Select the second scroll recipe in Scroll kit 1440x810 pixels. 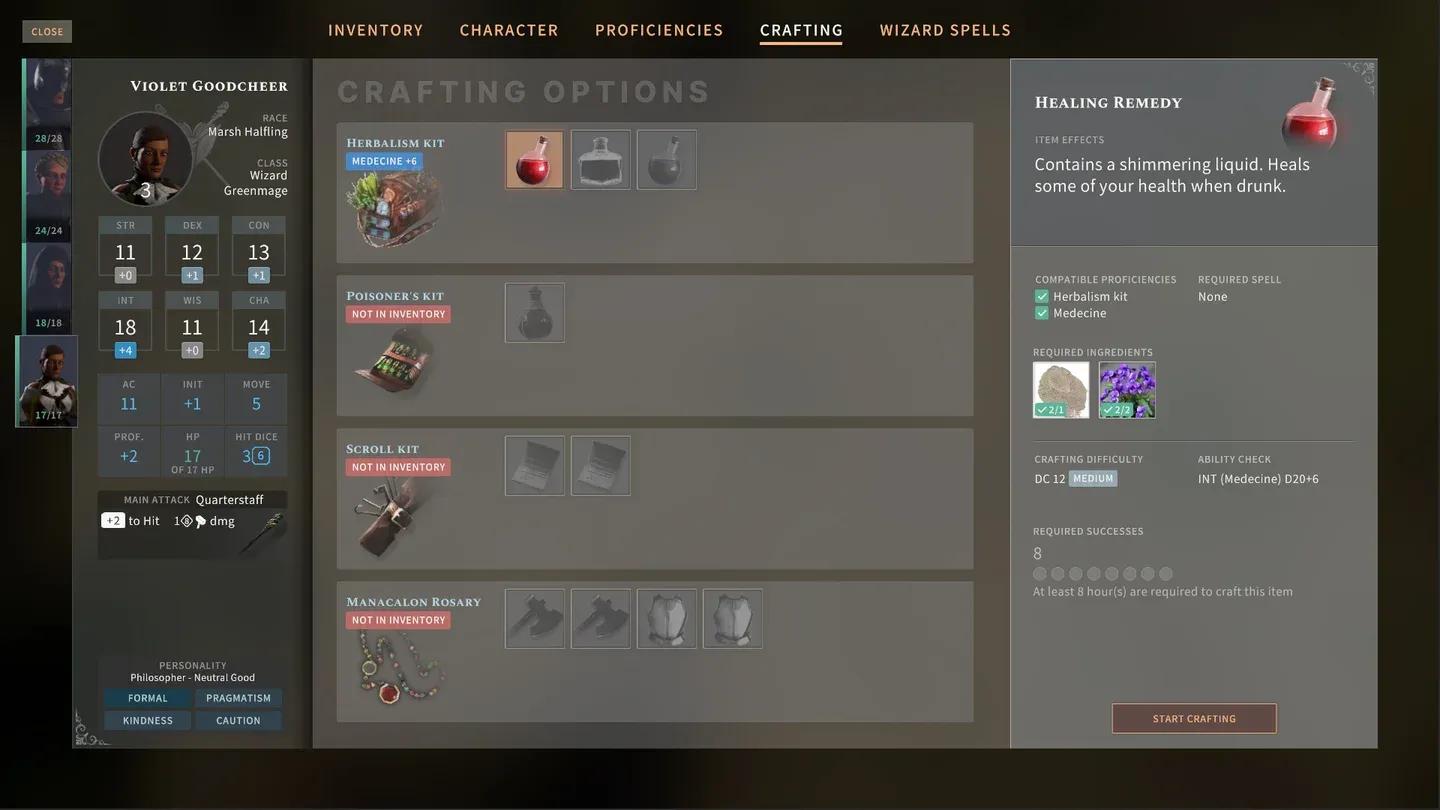(x=600, y=466)
